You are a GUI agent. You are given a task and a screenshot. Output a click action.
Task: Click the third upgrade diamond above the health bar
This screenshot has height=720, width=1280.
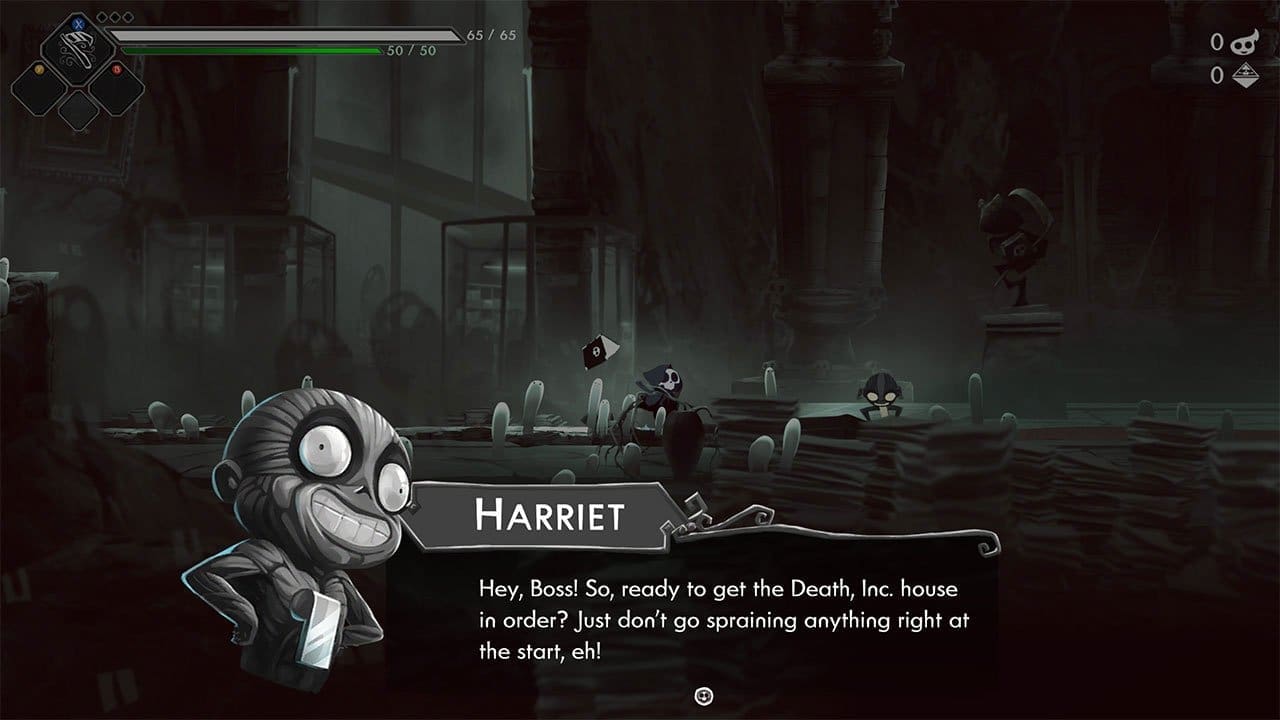(127, 17)
